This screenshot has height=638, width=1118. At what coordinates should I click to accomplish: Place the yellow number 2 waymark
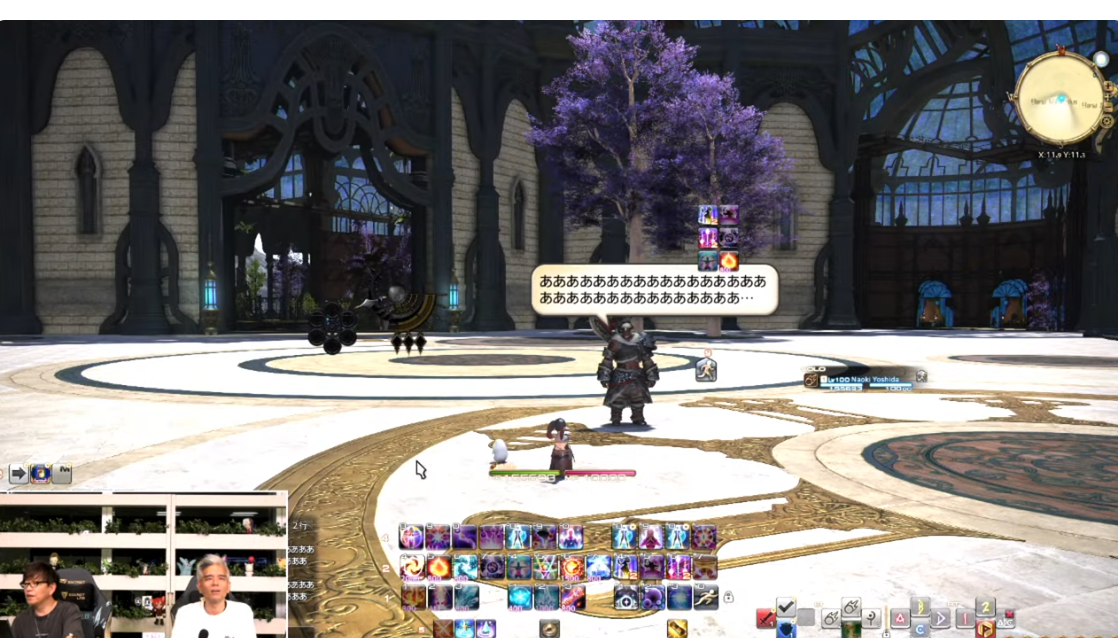tap(985, 607)
